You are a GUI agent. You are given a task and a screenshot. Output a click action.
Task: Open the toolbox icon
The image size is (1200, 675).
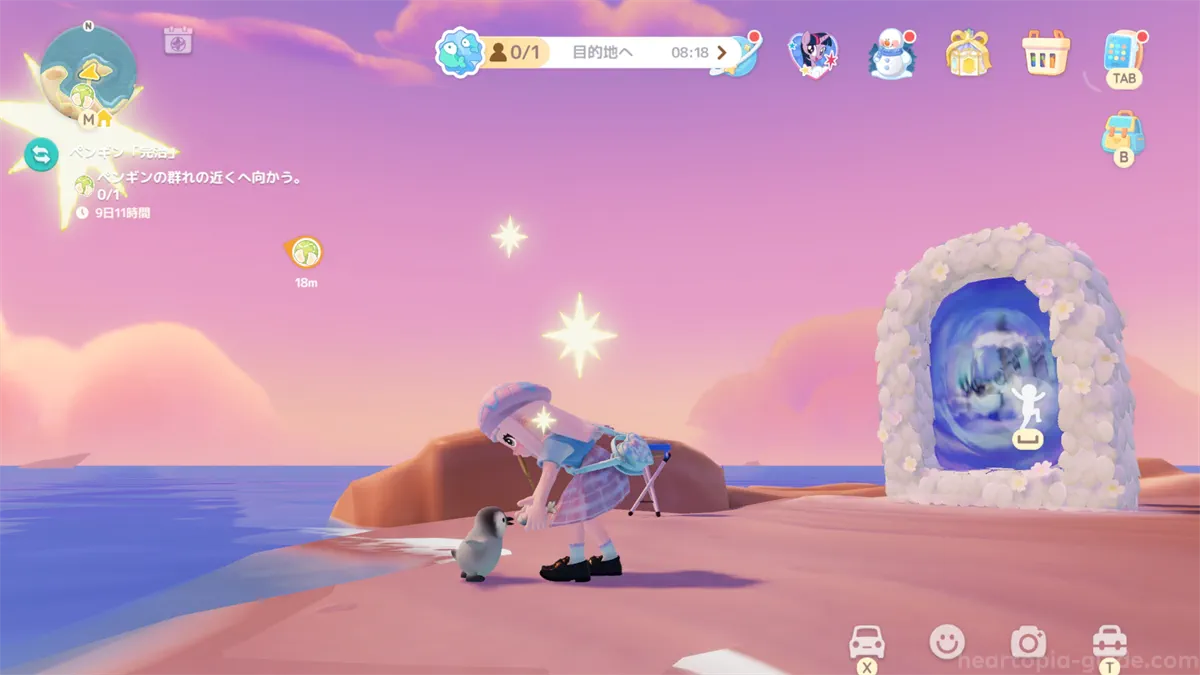[x=1109, y=641]
